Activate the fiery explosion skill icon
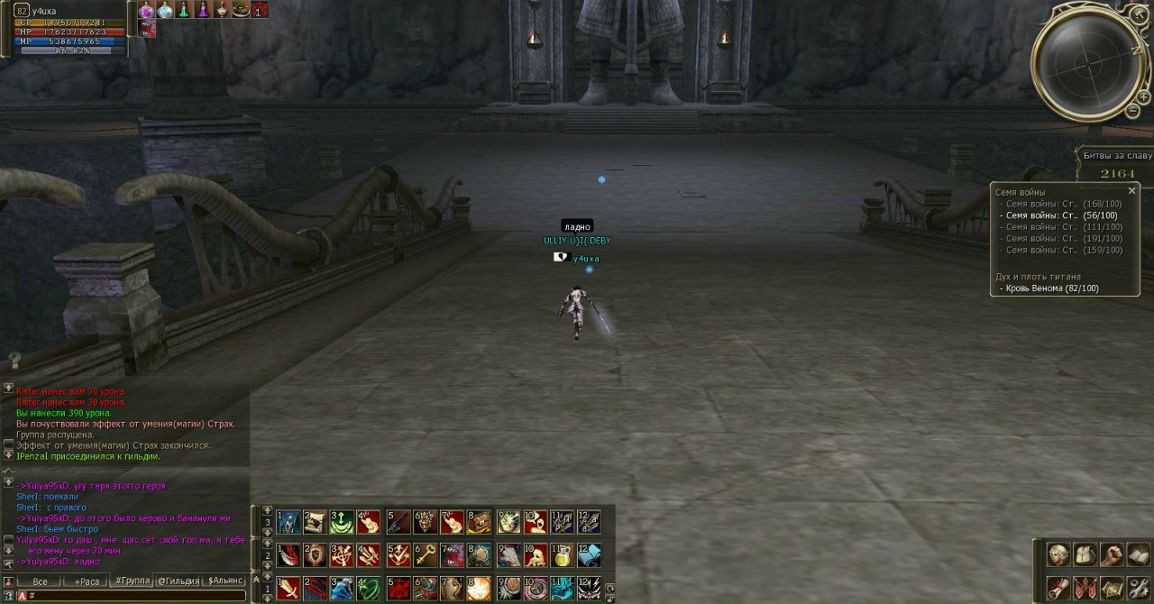The image size is (1154, 604). click(480, 586)
